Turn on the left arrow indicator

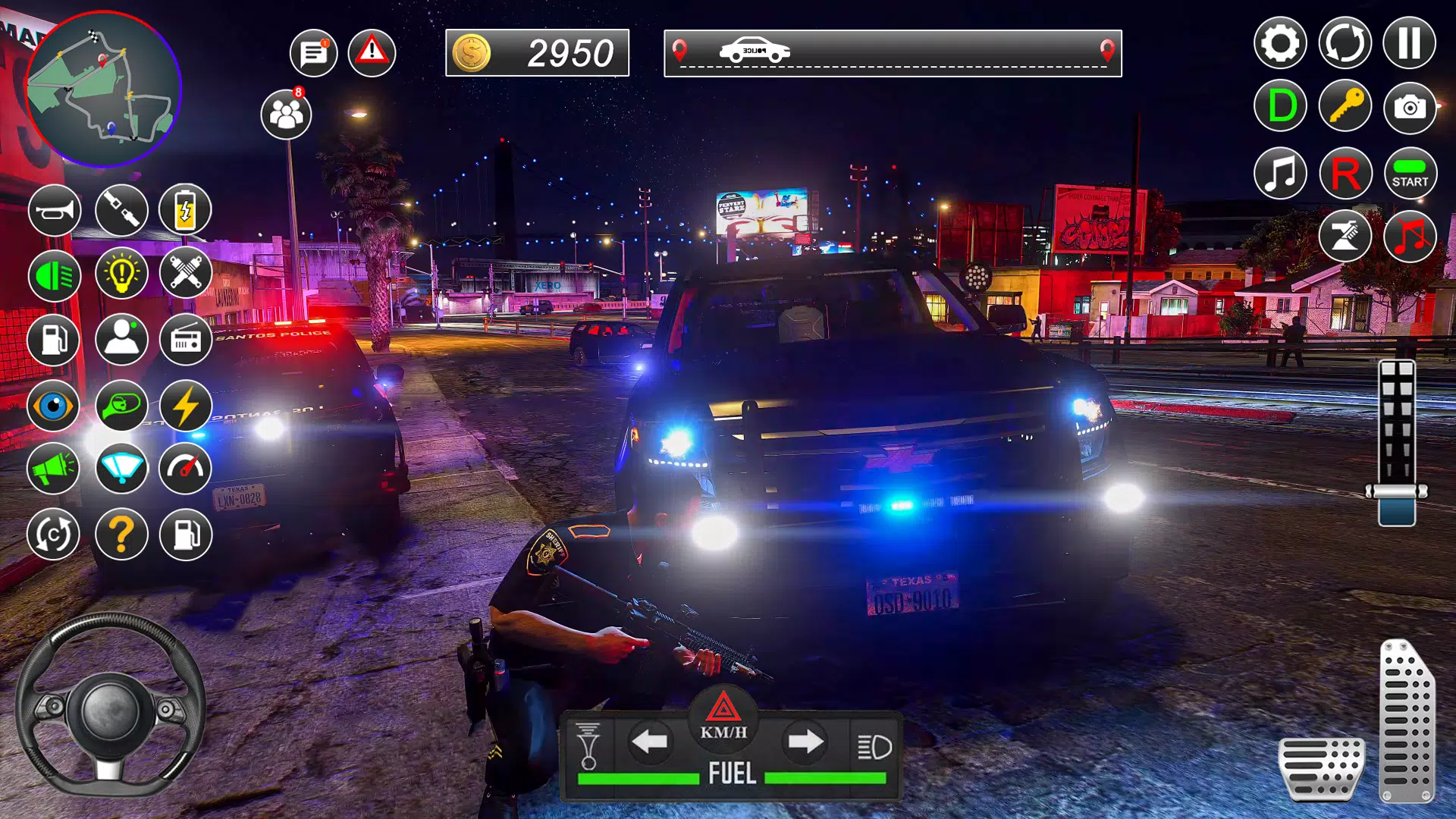click(x=650, y=742)
